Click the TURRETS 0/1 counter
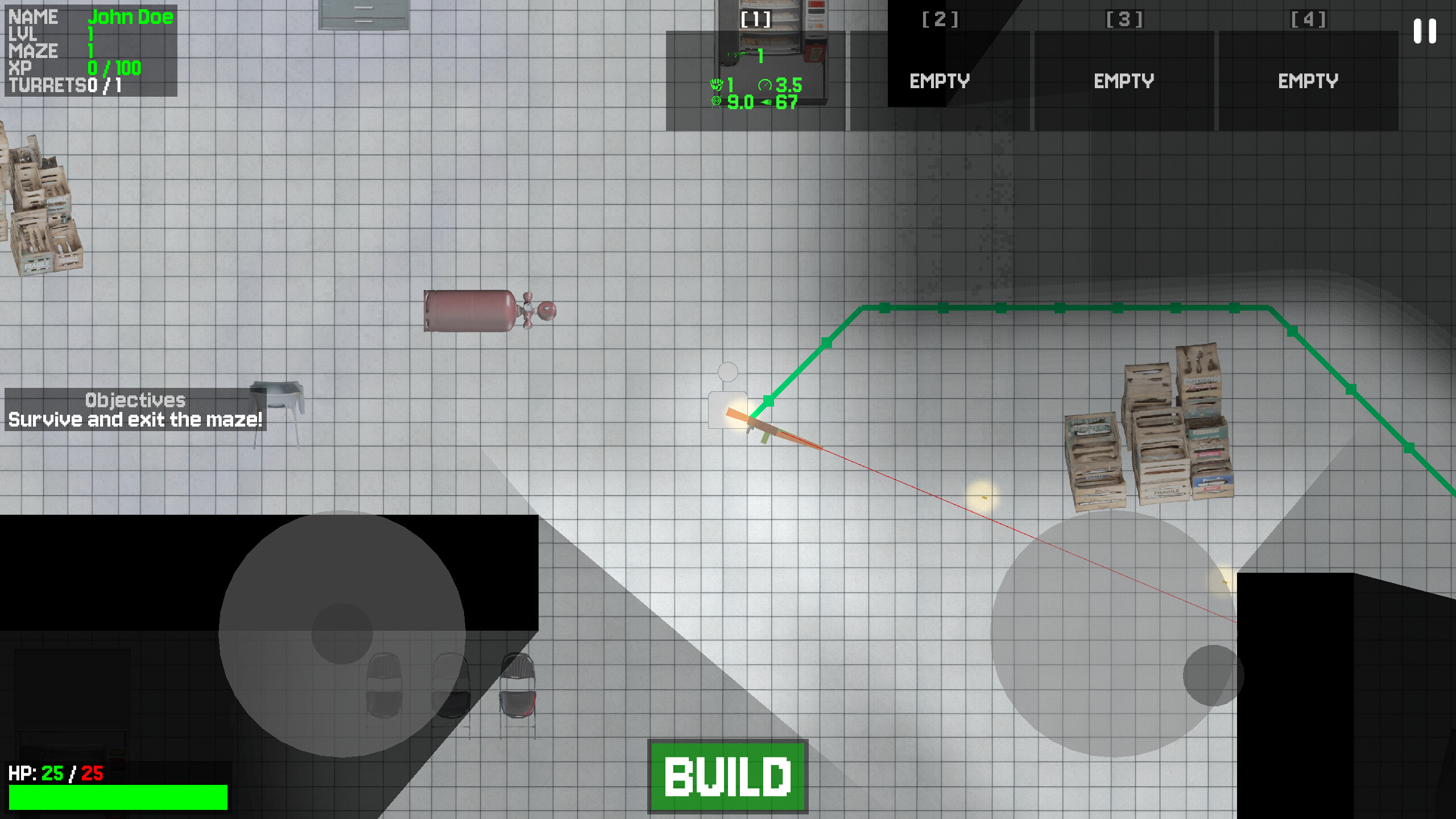Screen dimensions: 1456x819 65,85
